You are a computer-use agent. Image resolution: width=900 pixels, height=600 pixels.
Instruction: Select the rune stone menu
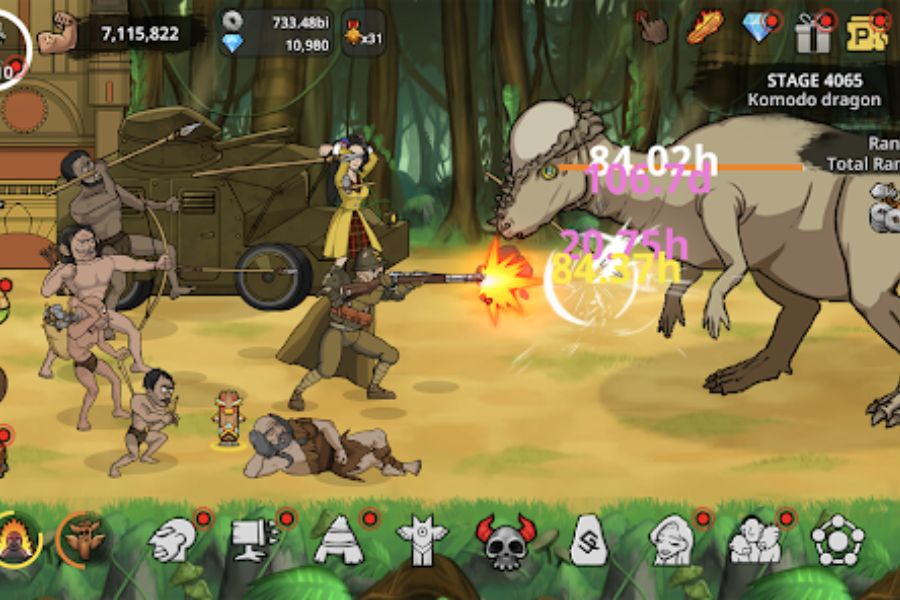589,541
